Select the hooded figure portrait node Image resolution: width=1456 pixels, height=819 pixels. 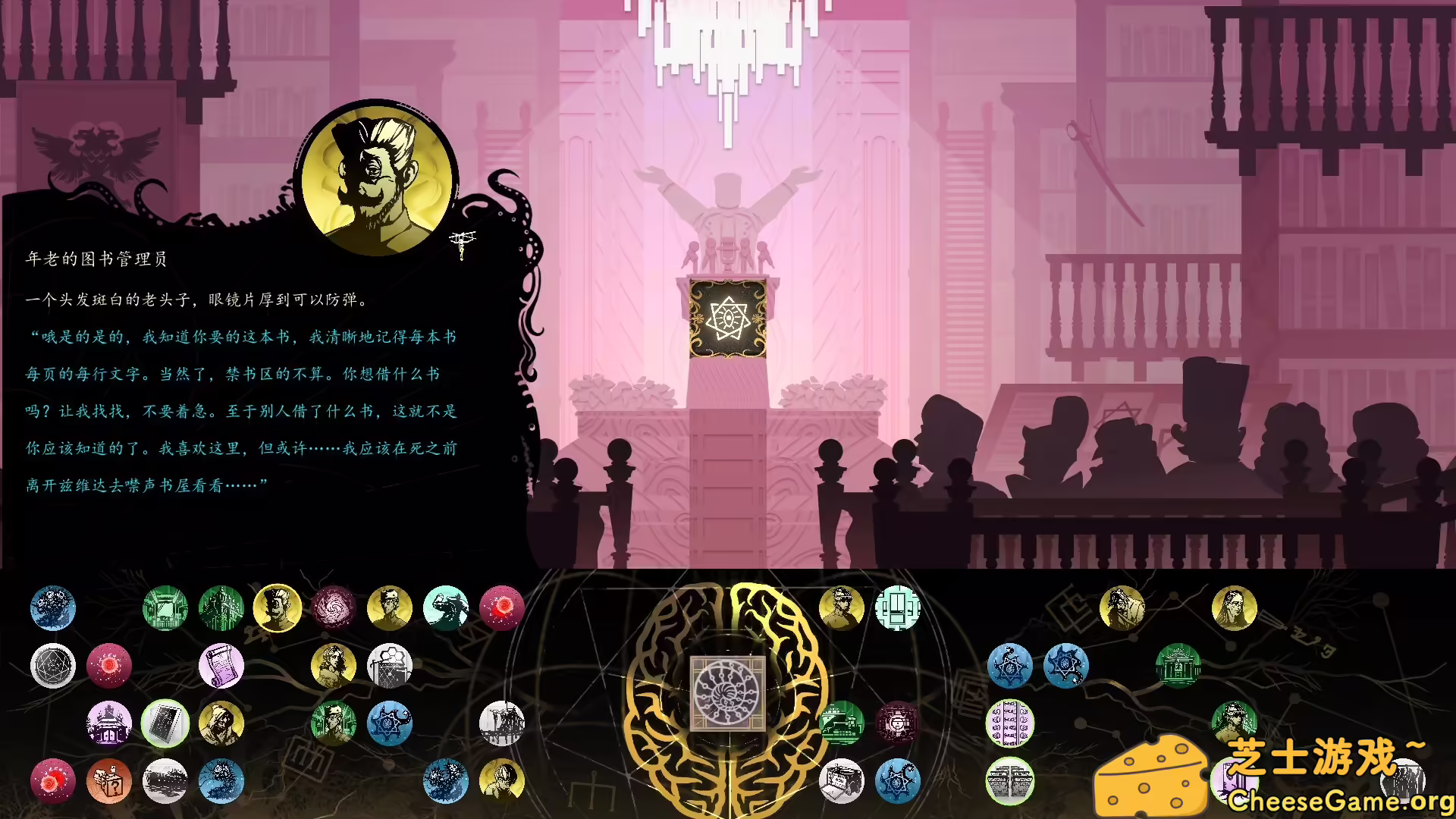tap(221, 726)
